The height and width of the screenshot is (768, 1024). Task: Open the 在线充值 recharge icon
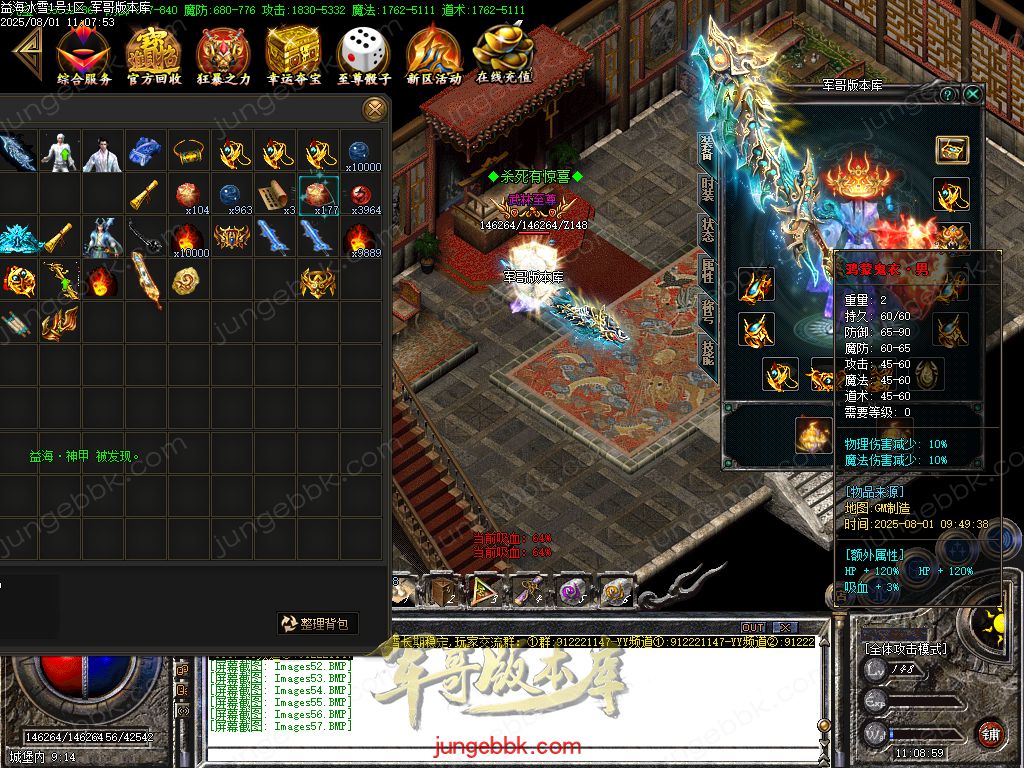(504, 54)
